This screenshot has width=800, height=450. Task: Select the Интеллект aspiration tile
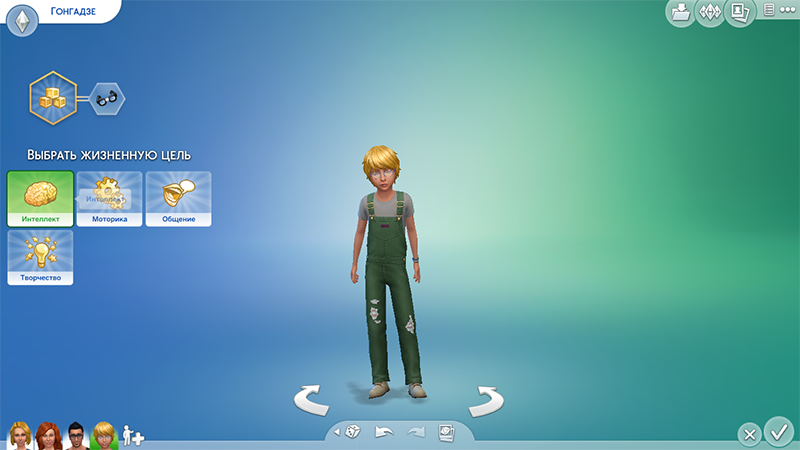[x=40, y=199]
